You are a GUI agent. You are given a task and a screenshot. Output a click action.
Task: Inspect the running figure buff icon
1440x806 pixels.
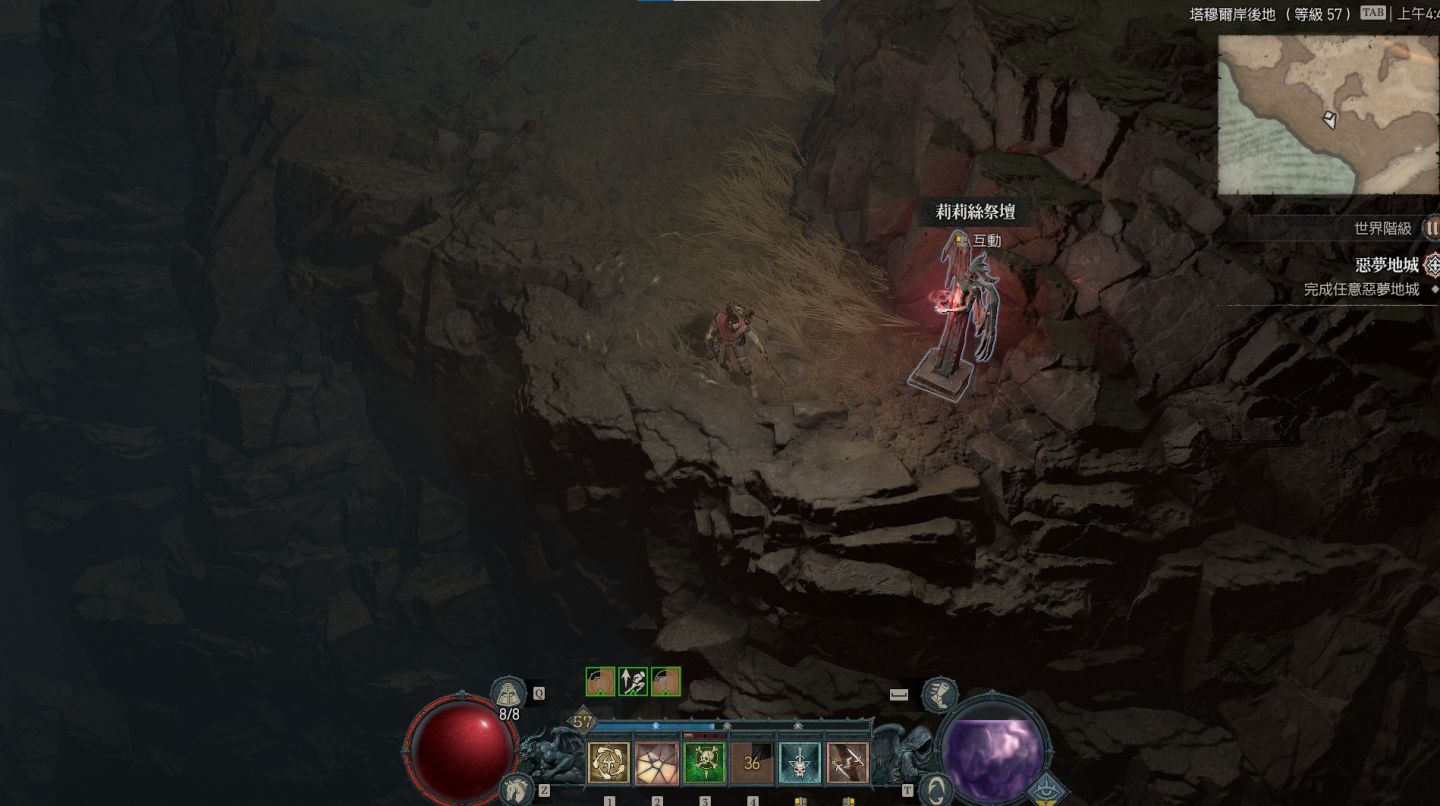pos(633,682)
